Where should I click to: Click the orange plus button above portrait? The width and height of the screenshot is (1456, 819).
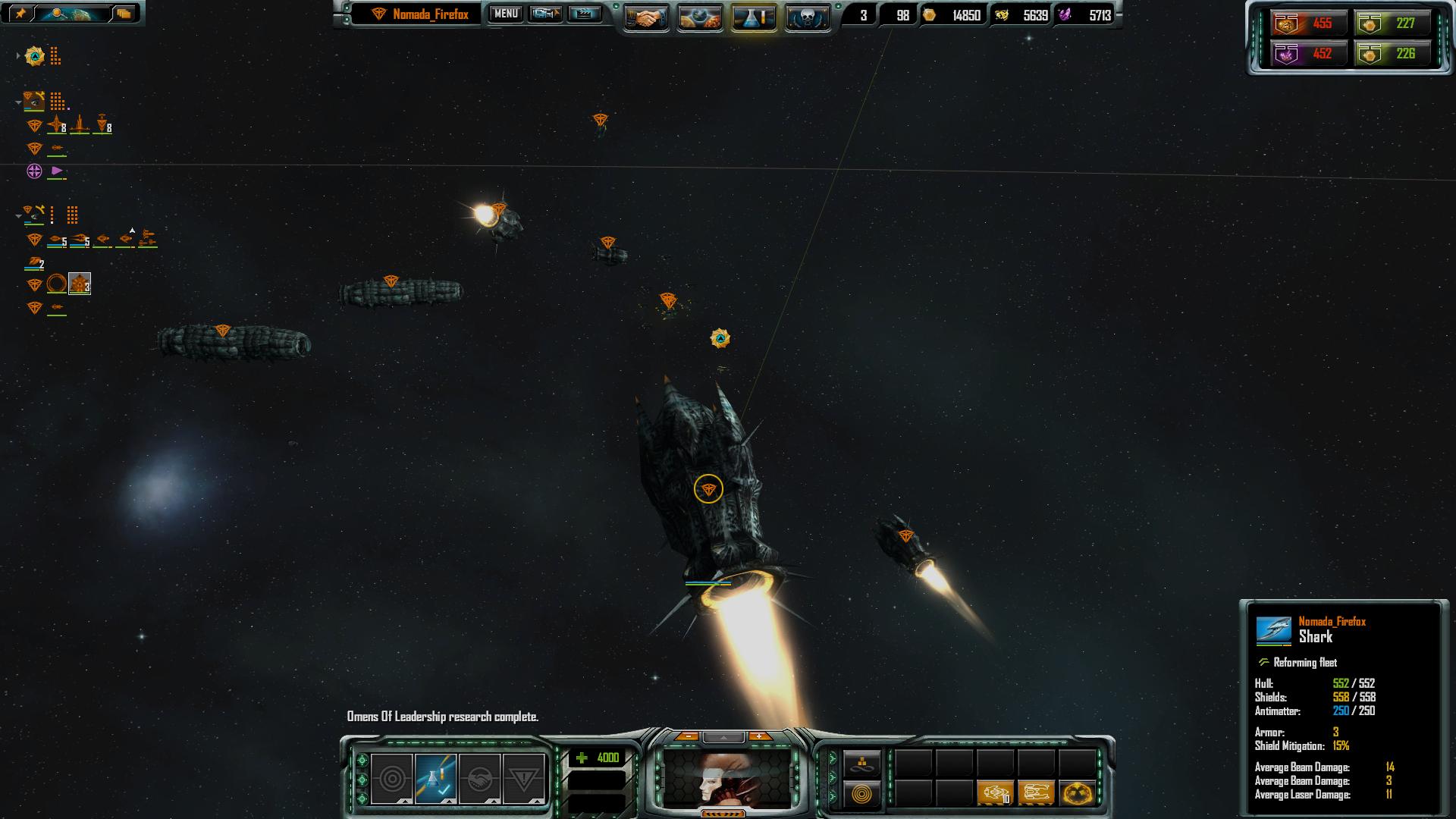point(758,736)
